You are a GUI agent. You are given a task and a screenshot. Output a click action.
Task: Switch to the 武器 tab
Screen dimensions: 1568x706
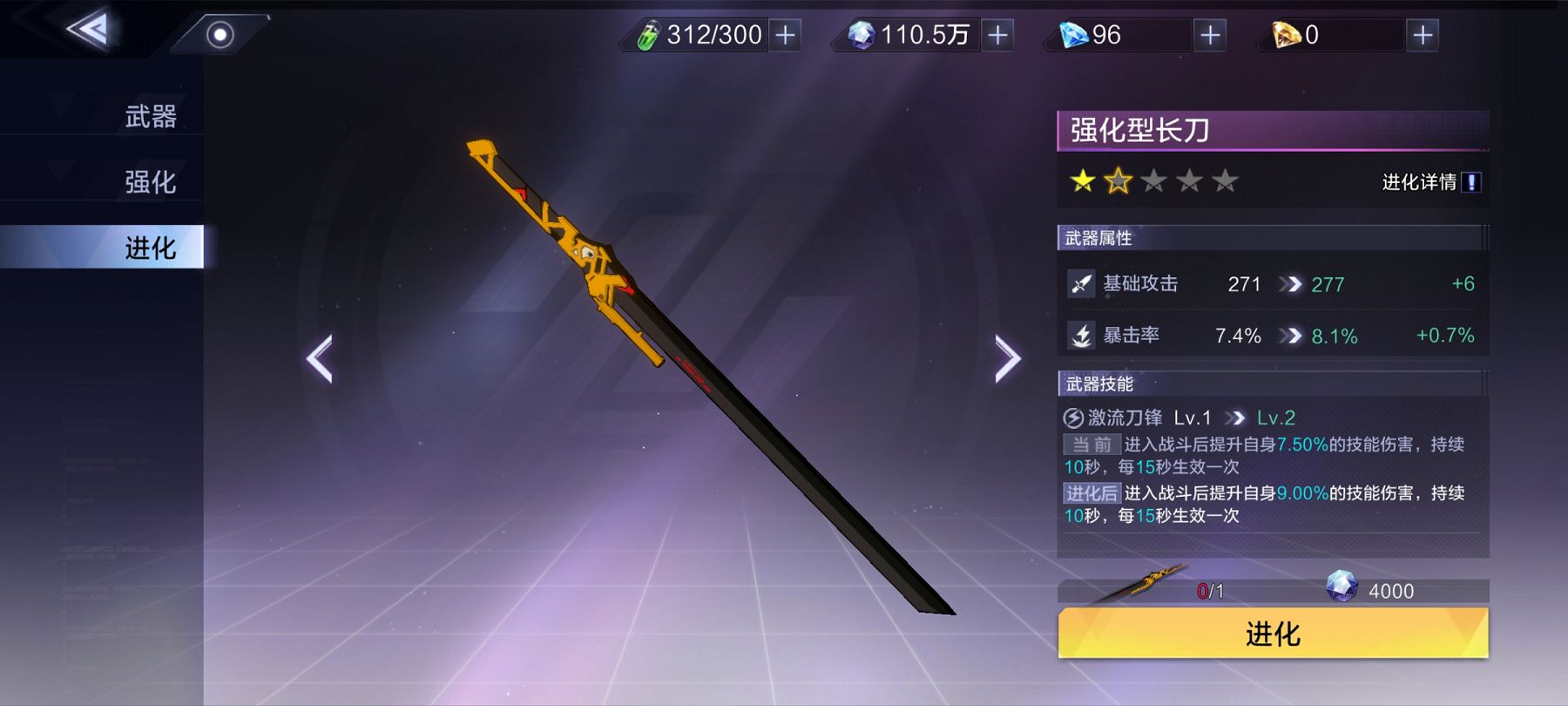tap(152, 115)
